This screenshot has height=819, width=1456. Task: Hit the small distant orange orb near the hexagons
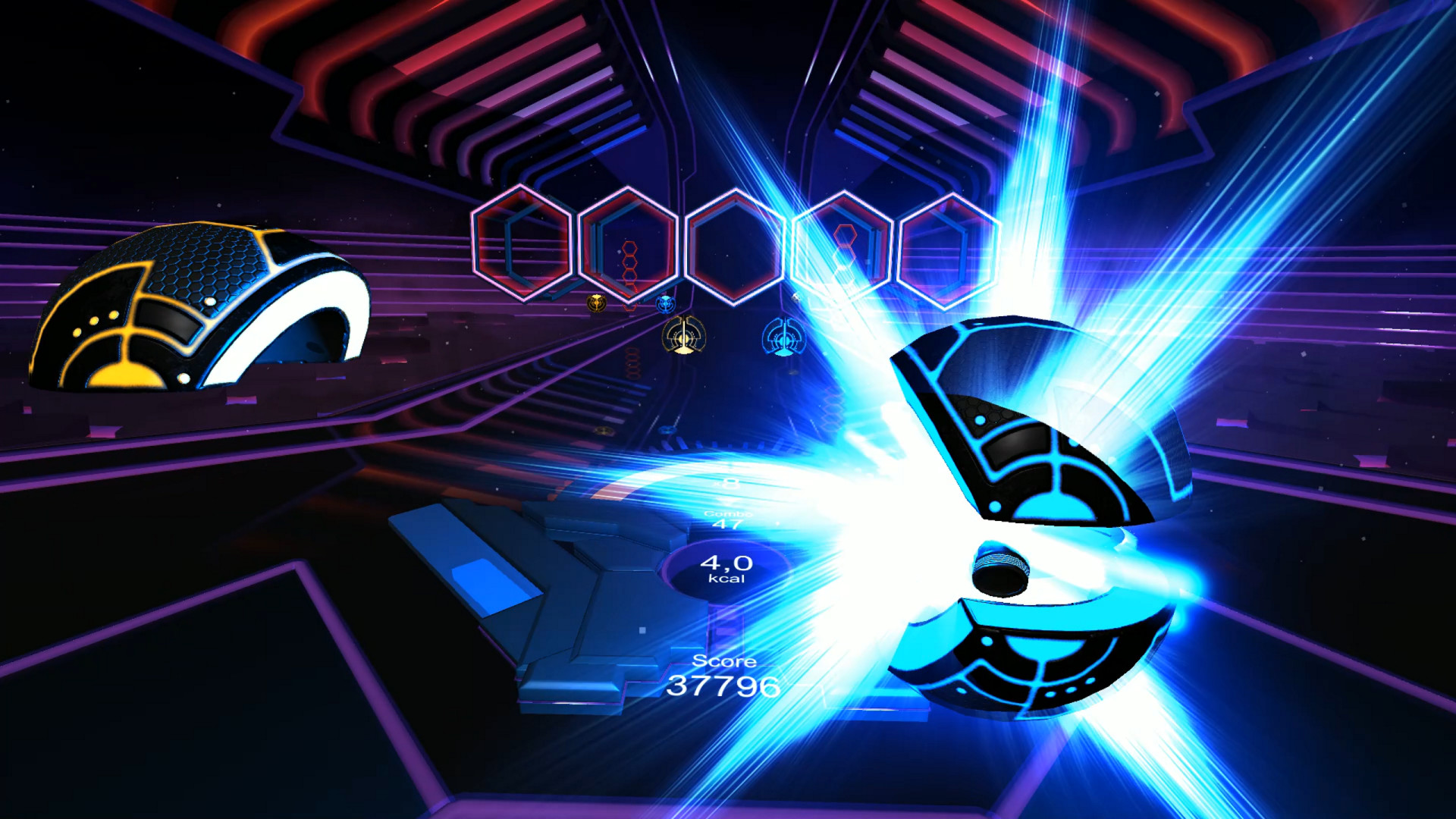[x=597, y=303]
